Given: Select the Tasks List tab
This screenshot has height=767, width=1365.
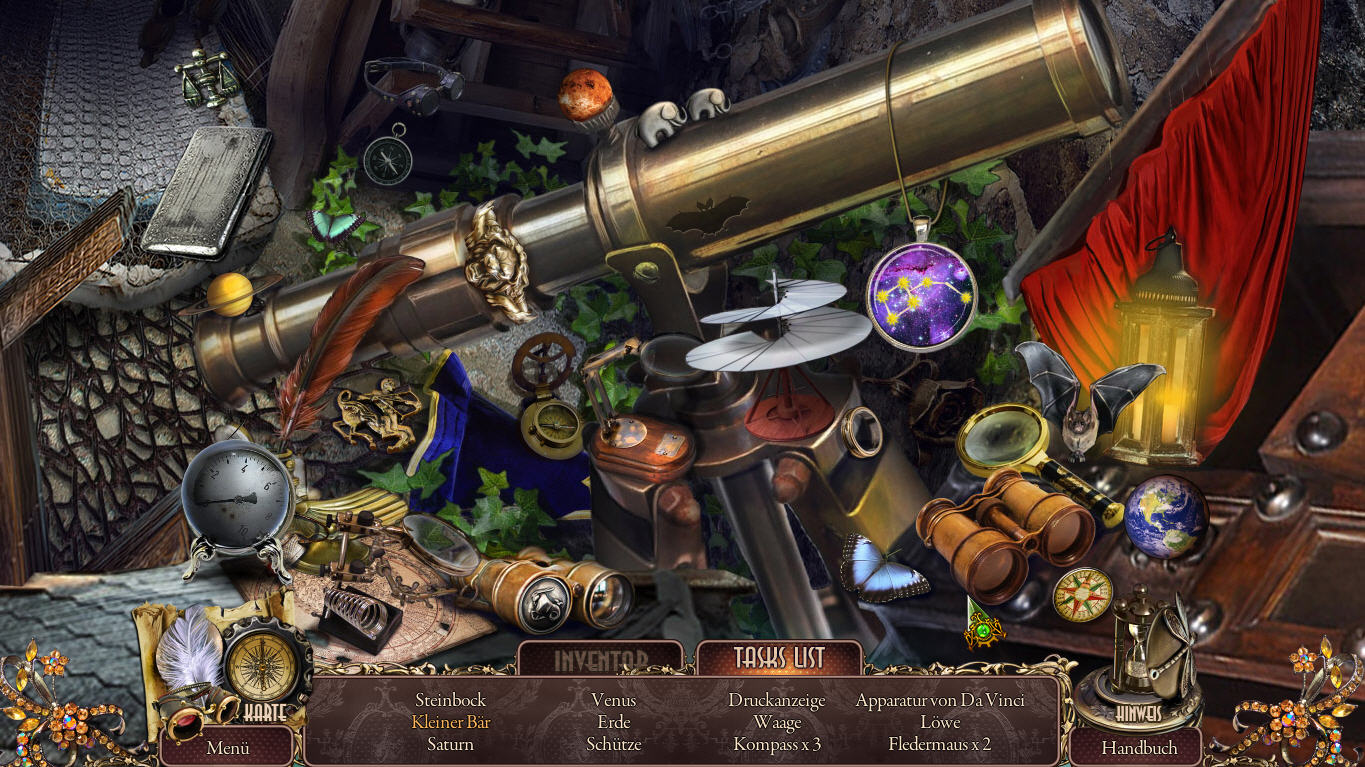Looking at the screenshot, I should (779, 658).
